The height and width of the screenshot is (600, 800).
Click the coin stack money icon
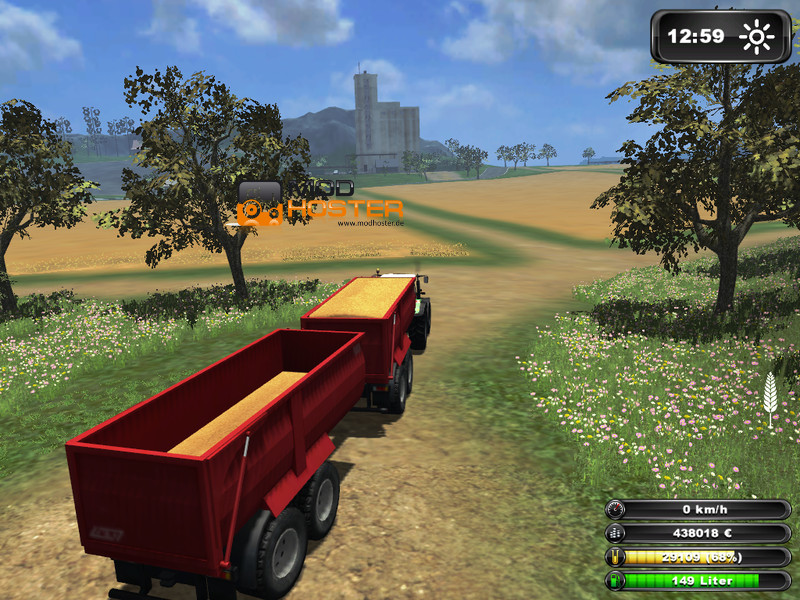[617, 534]
